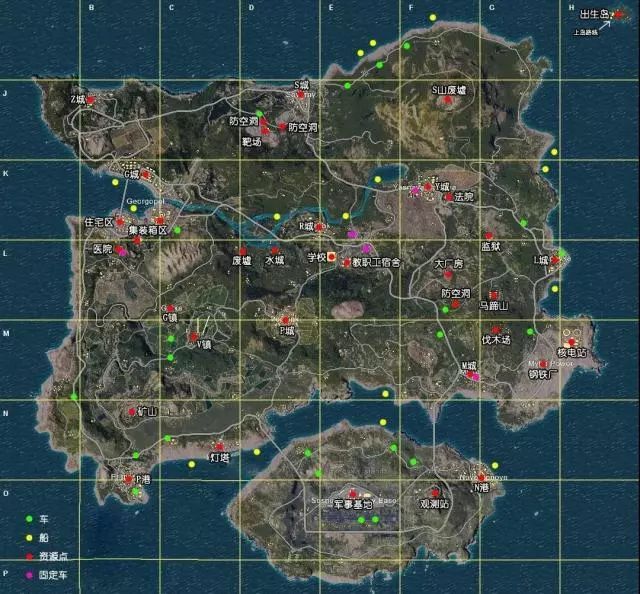
Task: Click the 学校 resource marker
Action: [332, 257]
